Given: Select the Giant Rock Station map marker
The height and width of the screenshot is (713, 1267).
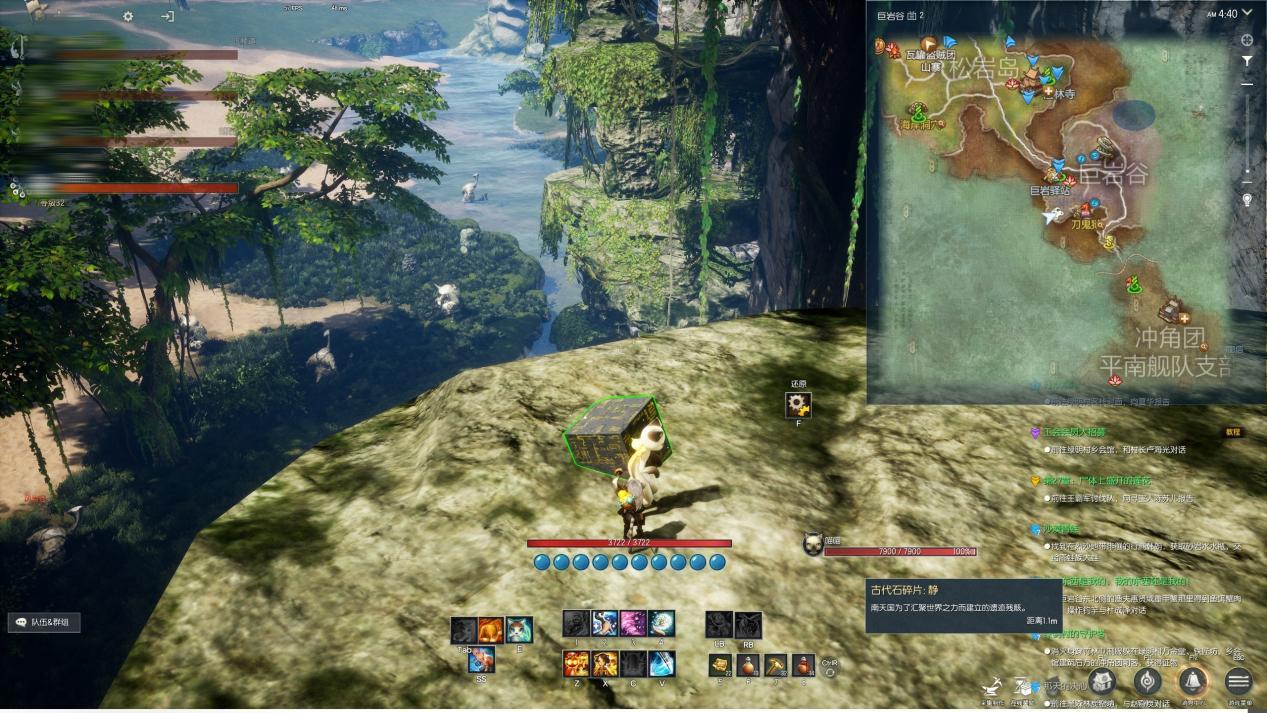Looking at the screenshot, I should 1049,189.
